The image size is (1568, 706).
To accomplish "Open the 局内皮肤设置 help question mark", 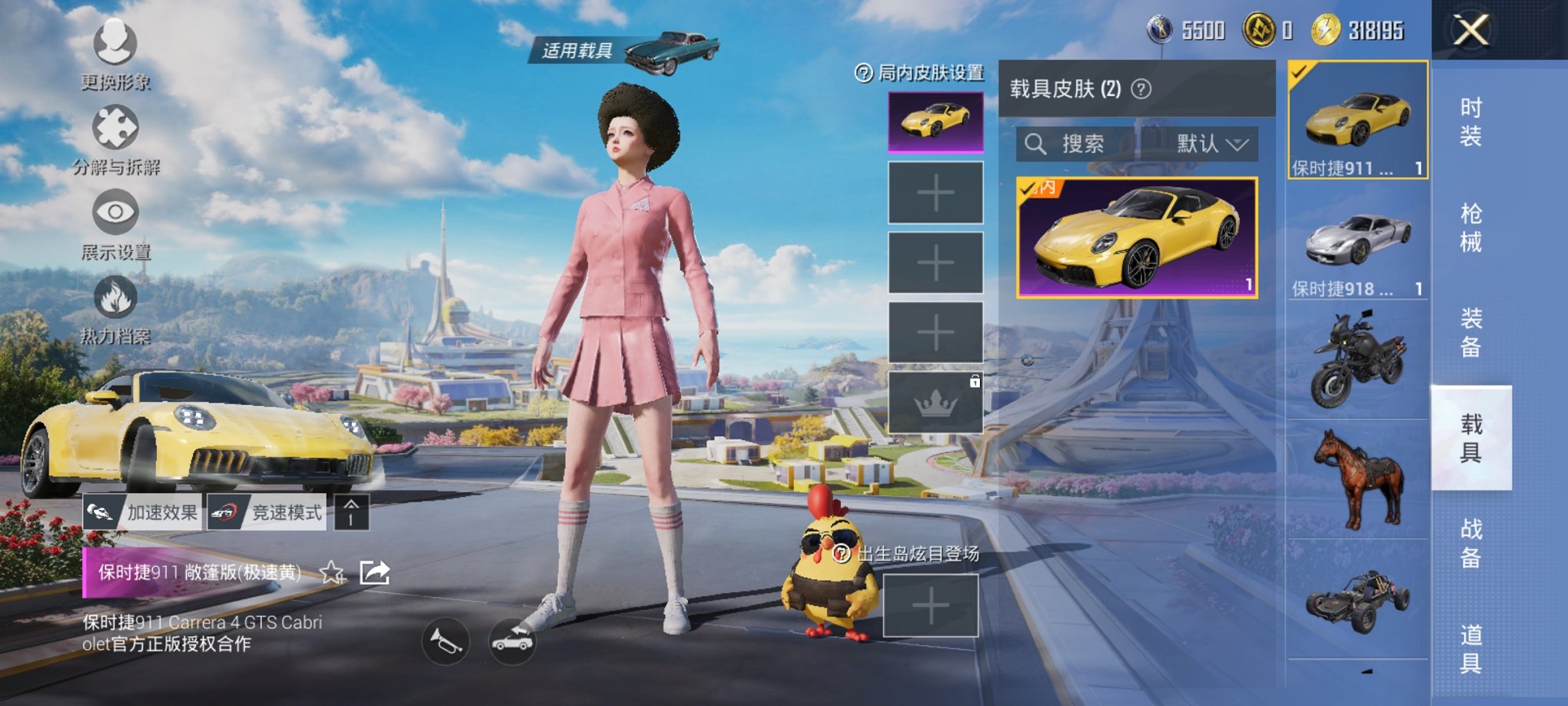I will [x=865, y=73].
